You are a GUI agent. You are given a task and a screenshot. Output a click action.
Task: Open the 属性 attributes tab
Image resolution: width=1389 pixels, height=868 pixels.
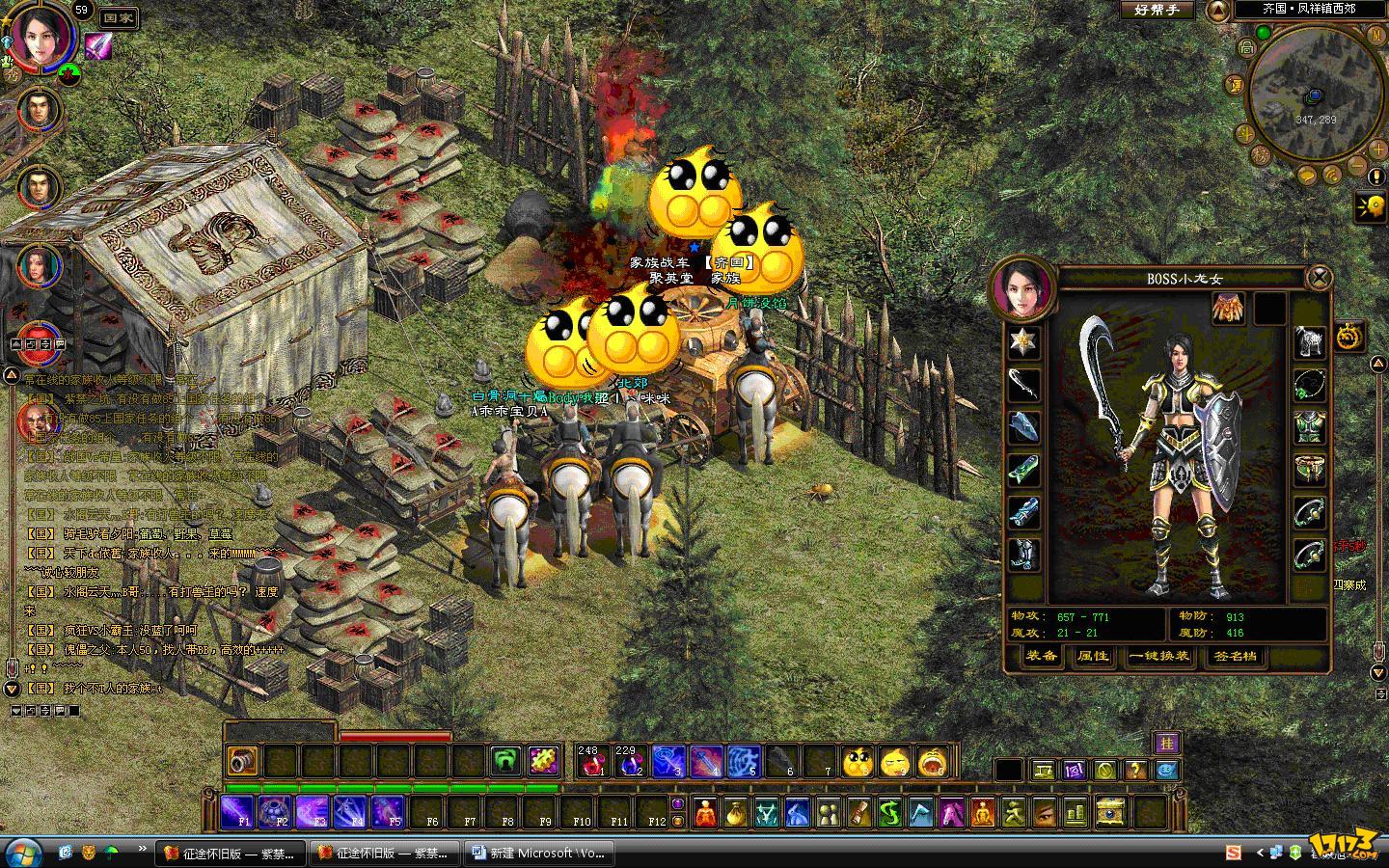coord(1093,656)
